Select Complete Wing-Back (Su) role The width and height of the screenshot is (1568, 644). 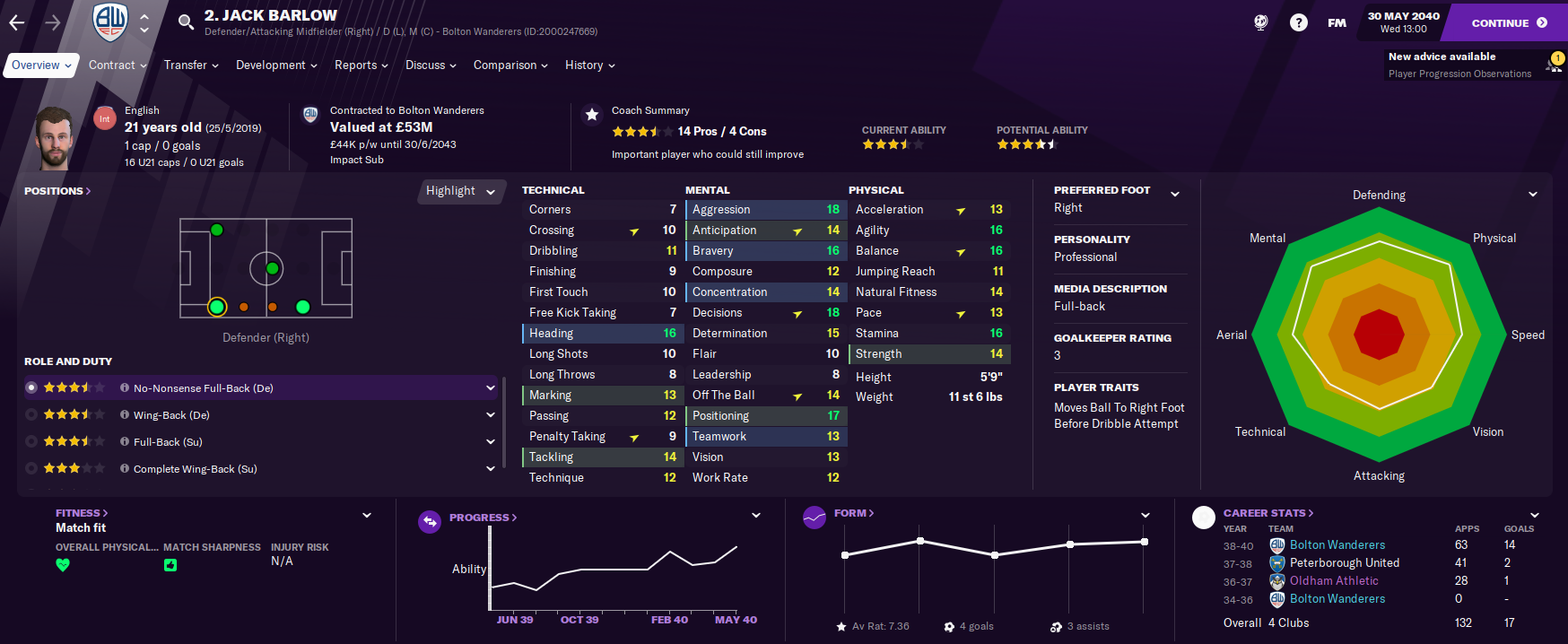pos(195,469)
